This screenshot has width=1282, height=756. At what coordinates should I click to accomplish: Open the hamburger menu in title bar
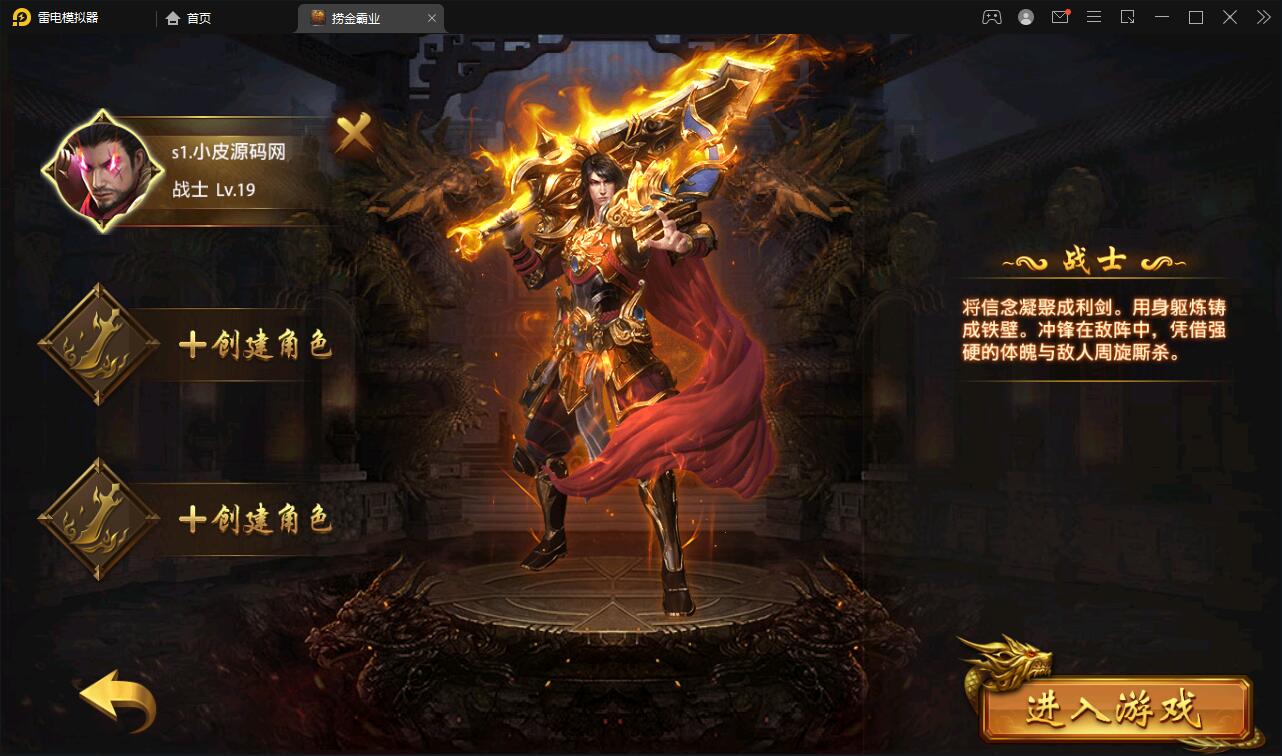tap(1094, 17)
